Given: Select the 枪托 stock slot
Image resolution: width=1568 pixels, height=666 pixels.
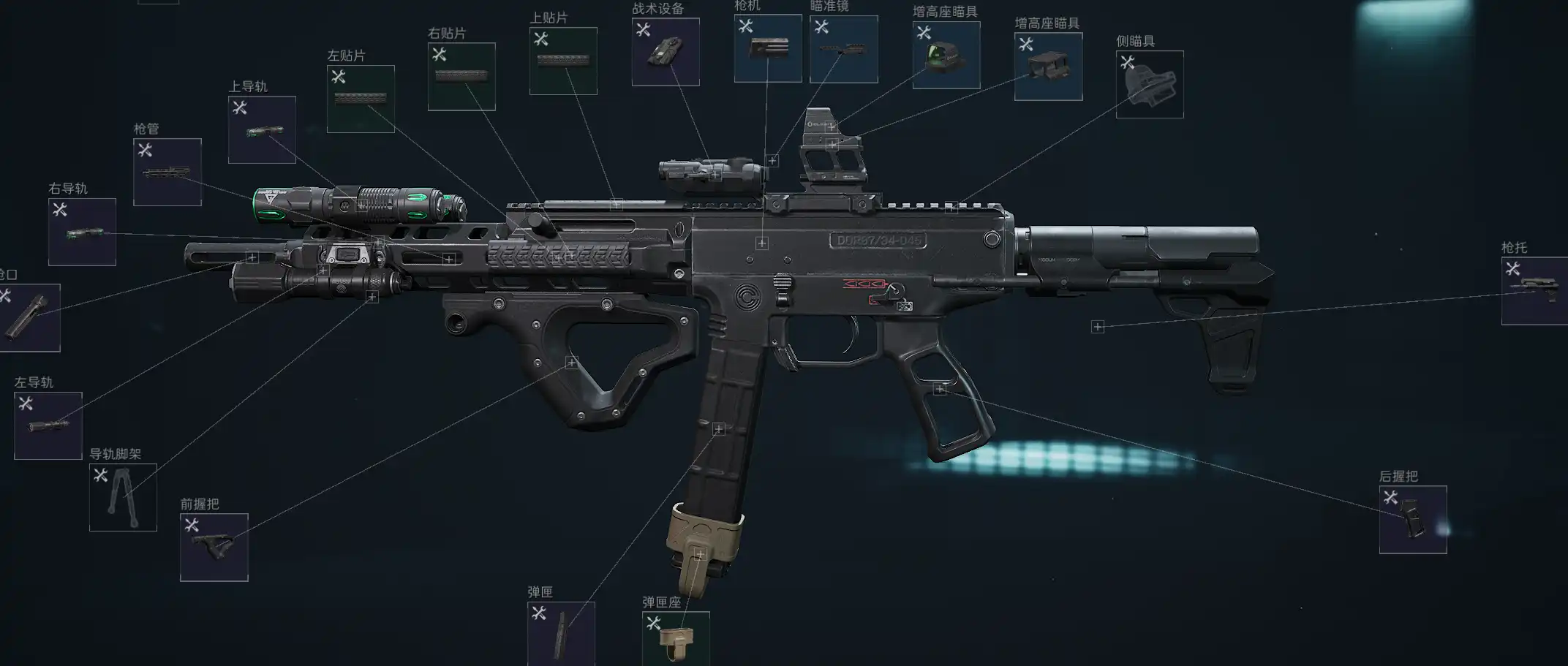Looking at the screenshot, I should click(x=1536, y=291).
